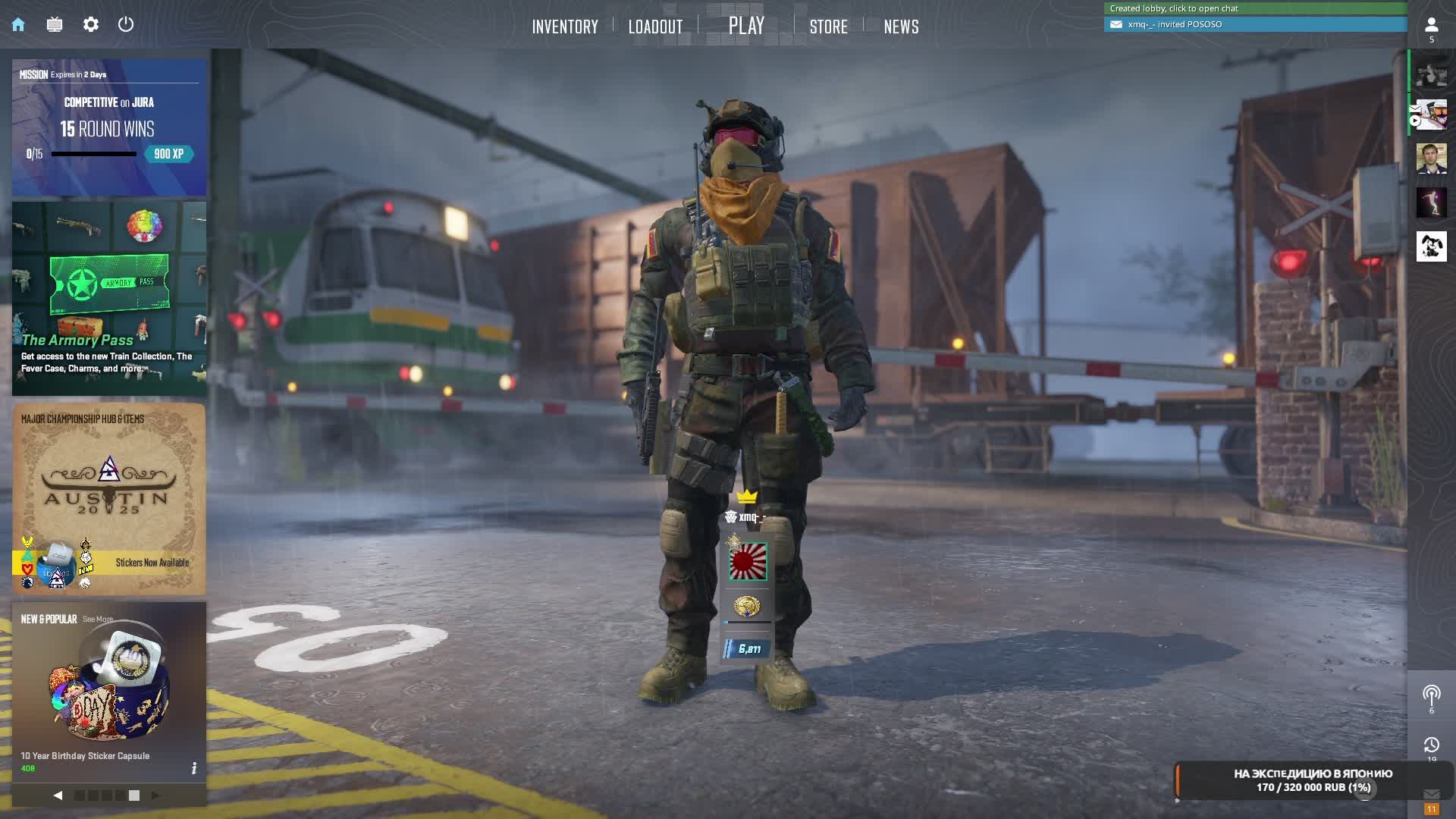Open the Austin 2025 Major Championship hub
The height and width of the screenshot is (819, 1456).
coord(109,498)
